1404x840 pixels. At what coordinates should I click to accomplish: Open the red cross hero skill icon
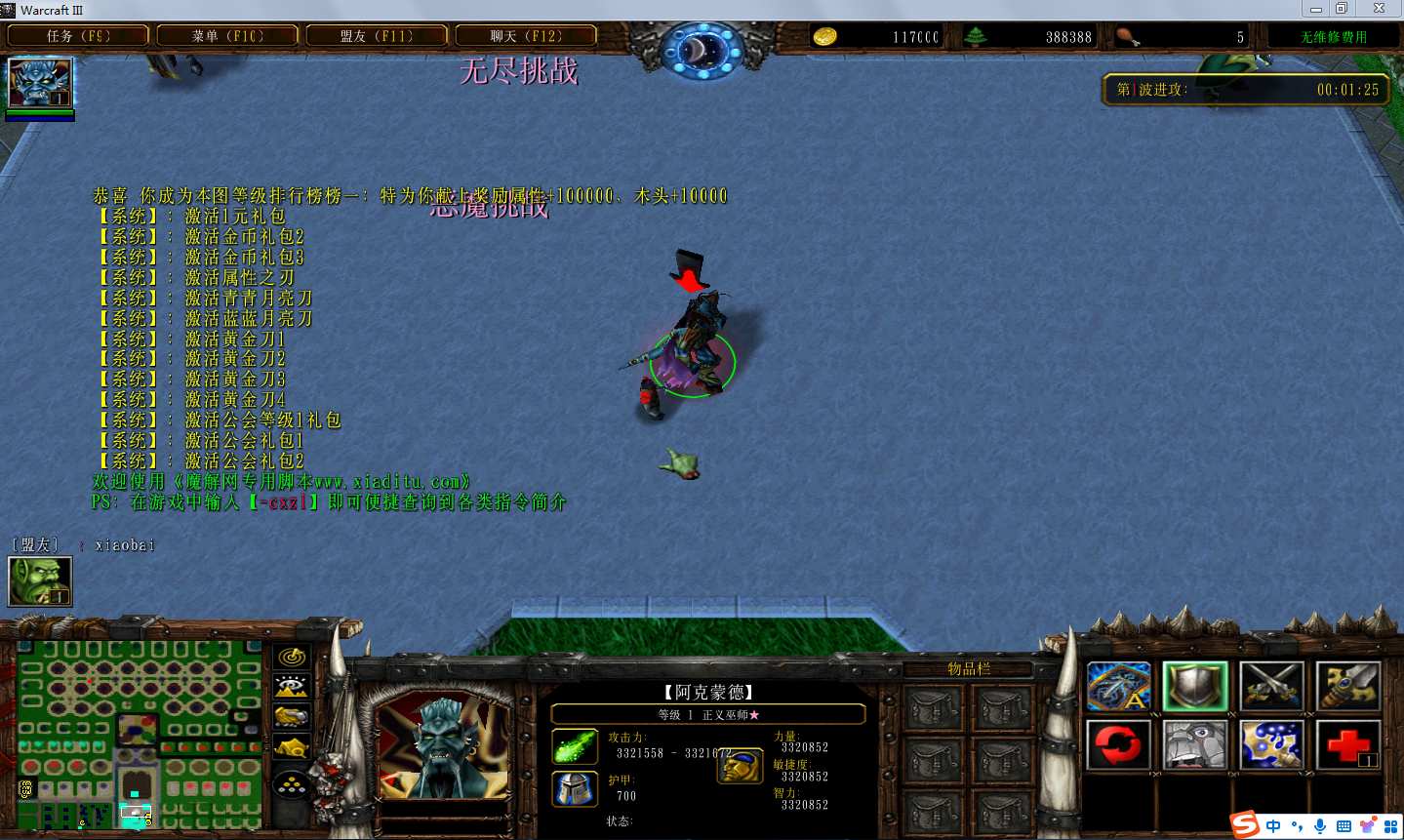pyautogui.click(x=1347, y=745)
